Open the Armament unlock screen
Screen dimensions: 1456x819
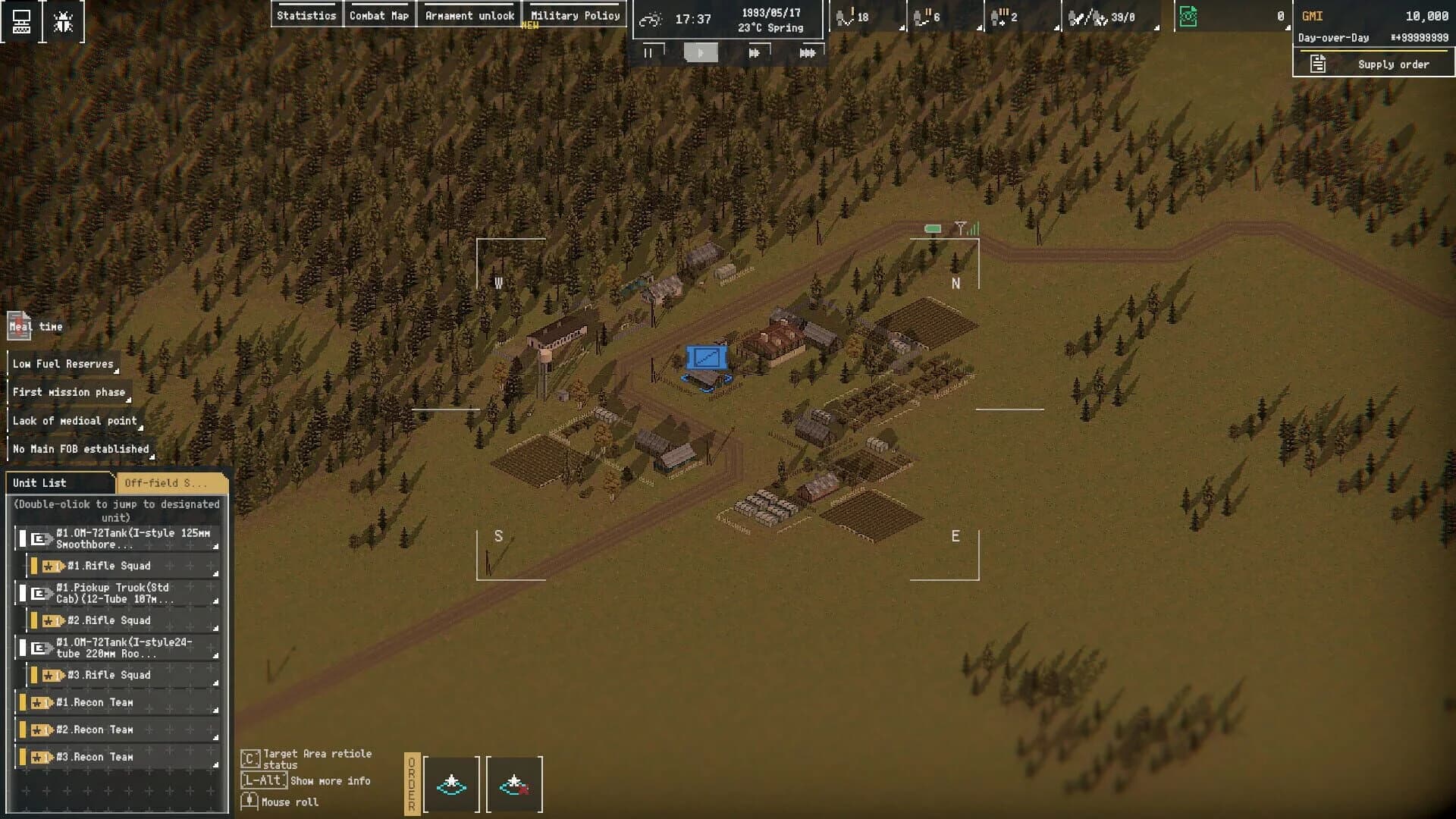[x=469, y=14]
